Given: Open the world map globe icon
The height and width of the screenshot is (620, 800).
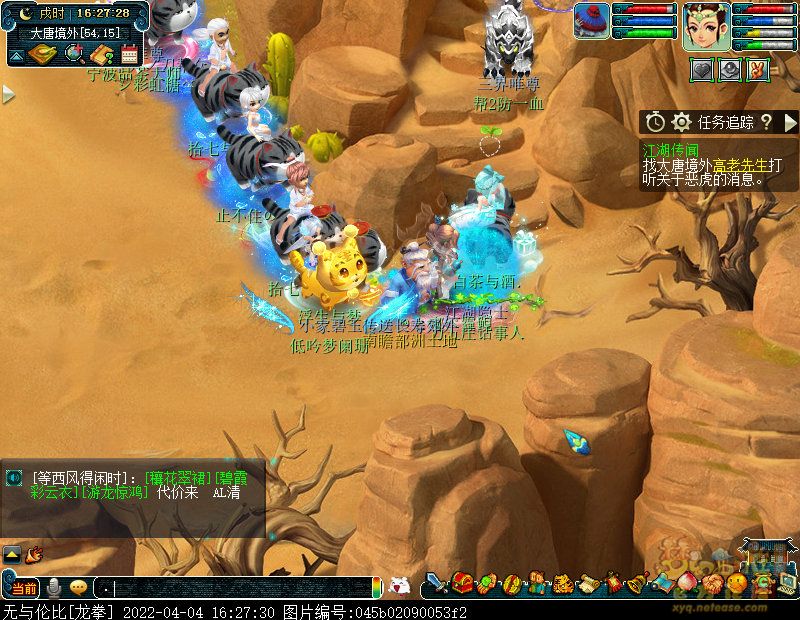Looking at the screenshot, I should (73, 54).
